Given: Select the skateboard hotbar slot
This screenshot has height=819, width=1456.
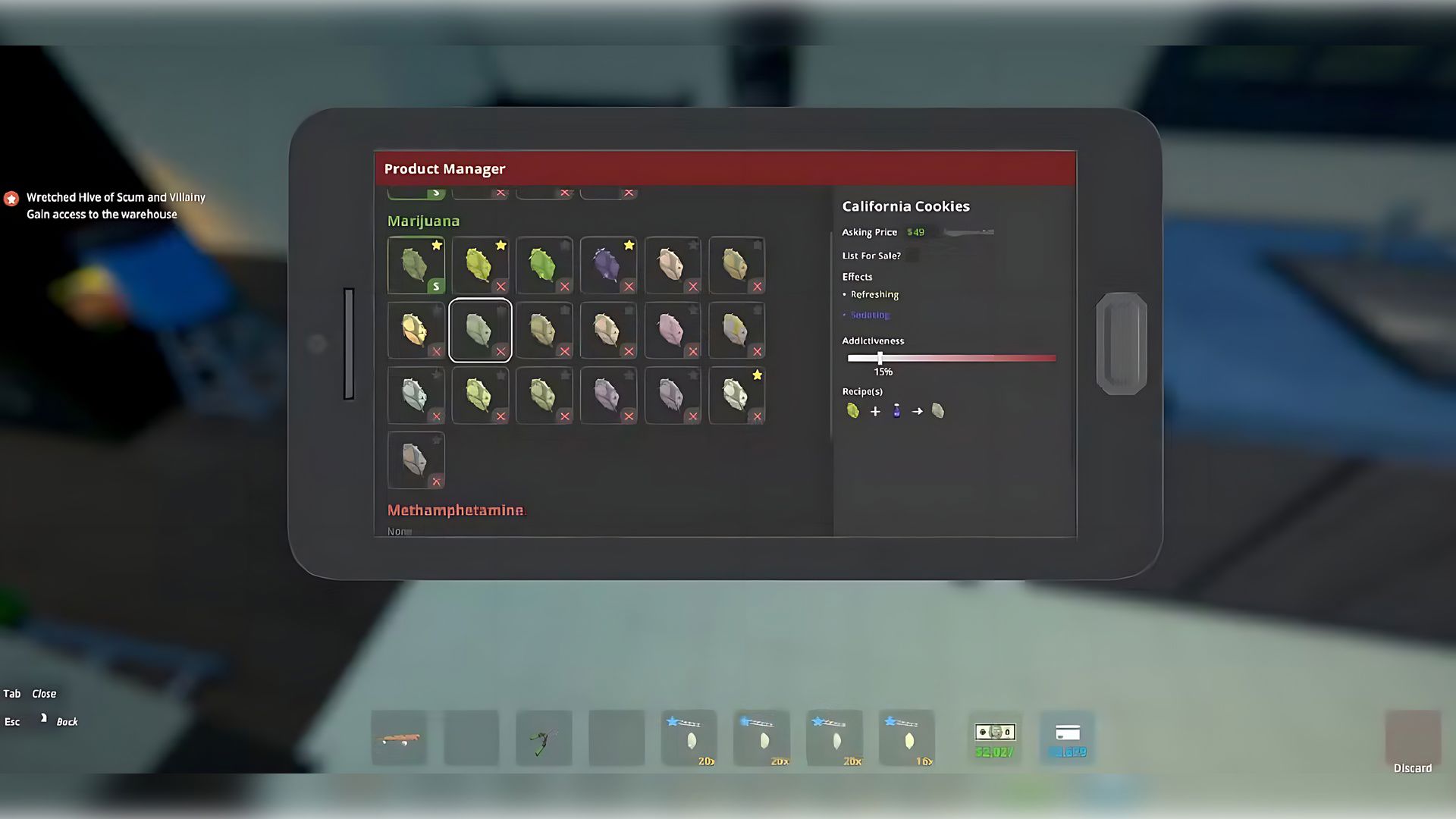Looking at the screenshot, I should point(399,738).
